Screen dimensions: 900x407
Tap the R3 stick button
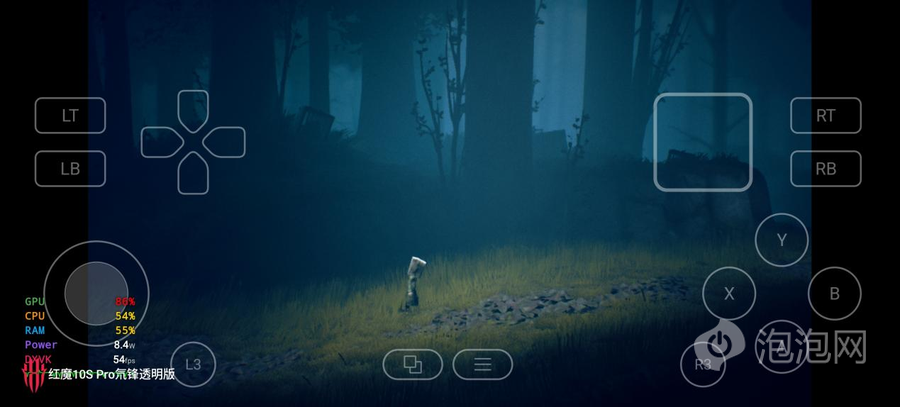[x=704, y=364]
